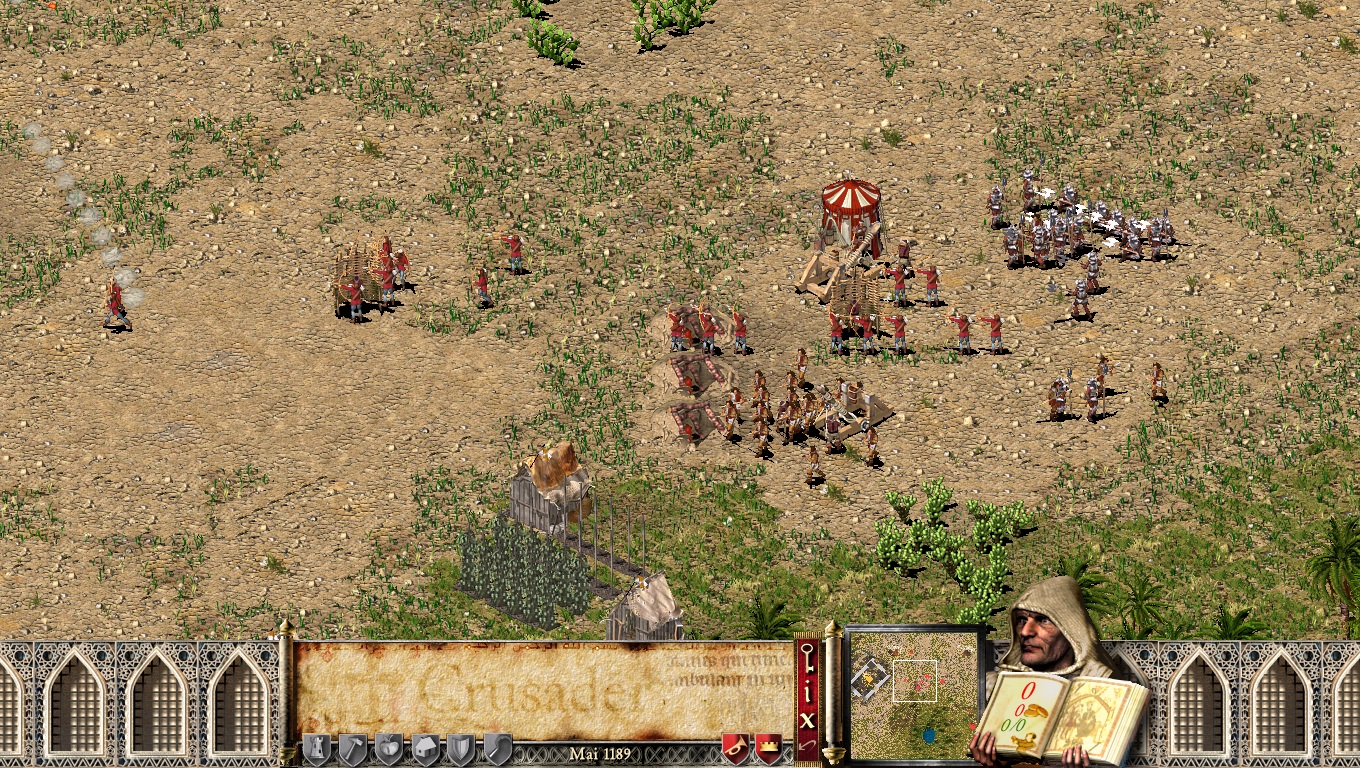Jump to your keep via the crown shield
This screenshot has height=768, width=1360.
(768, 748)
